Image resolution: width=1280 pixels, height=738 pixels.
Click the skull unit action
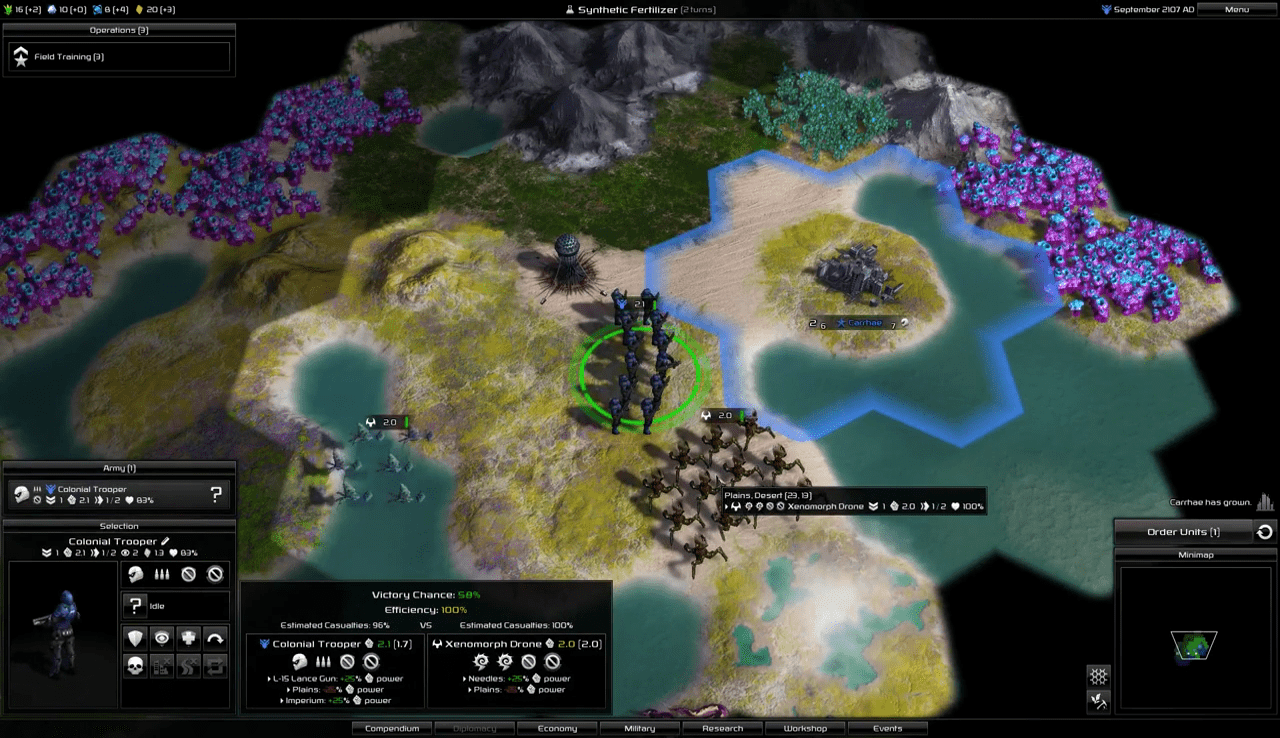click(x=135, y=665)
